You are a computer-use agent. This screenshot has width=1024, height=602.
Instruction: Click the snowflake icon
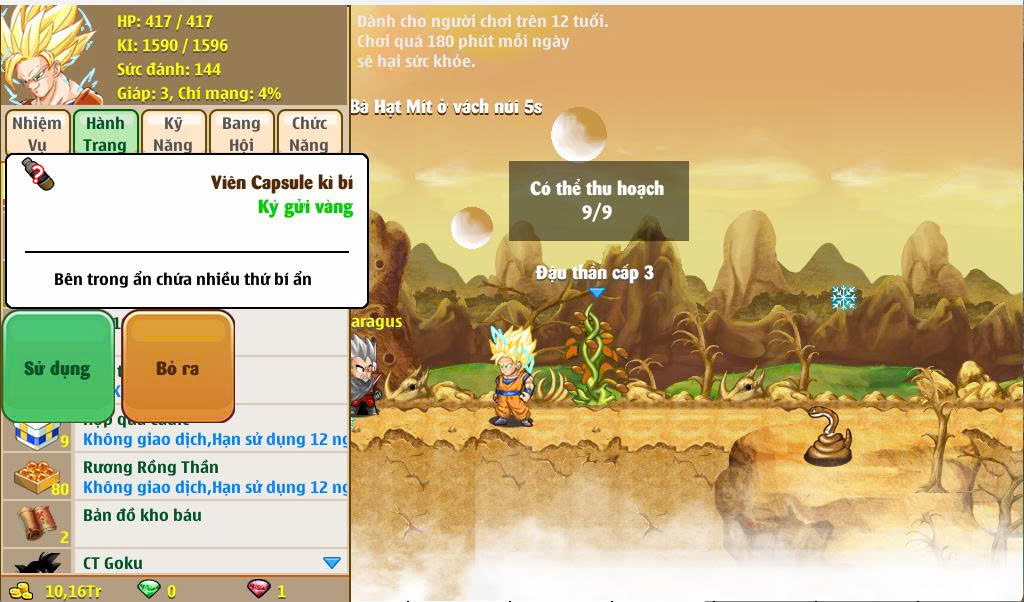[844, 298]
